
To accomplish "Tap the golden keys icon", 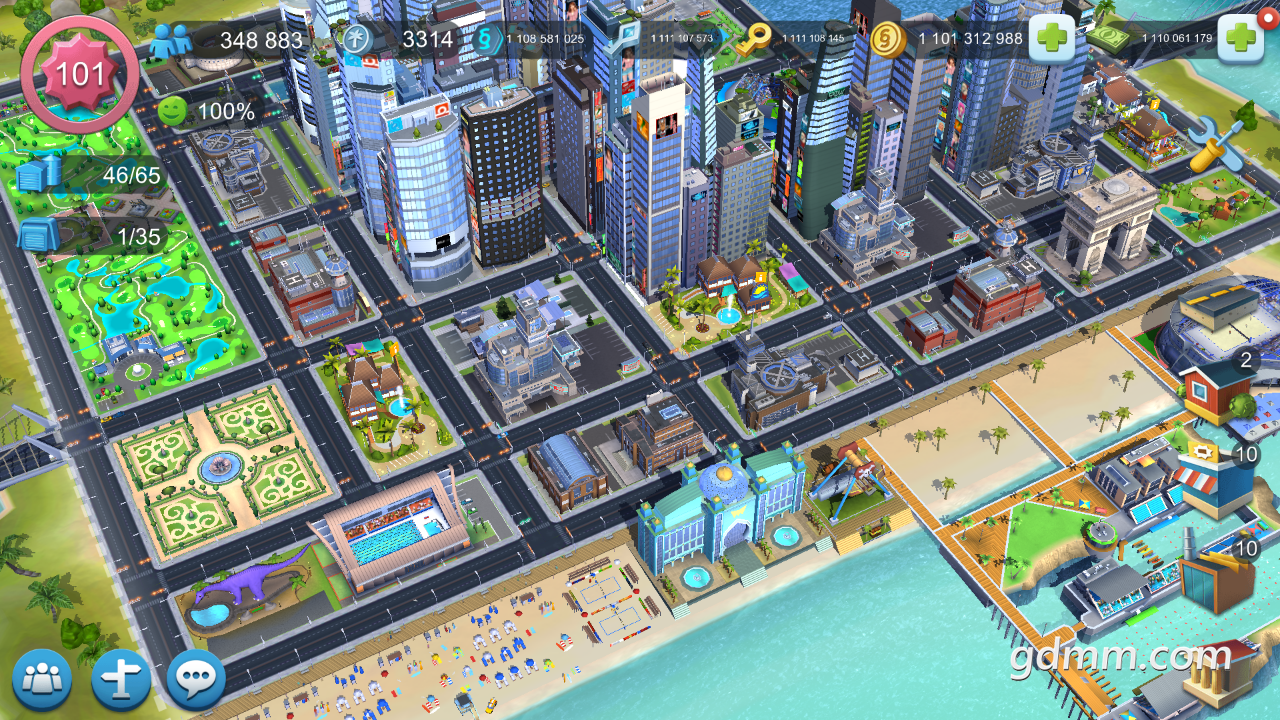I will tap(752, 40).
